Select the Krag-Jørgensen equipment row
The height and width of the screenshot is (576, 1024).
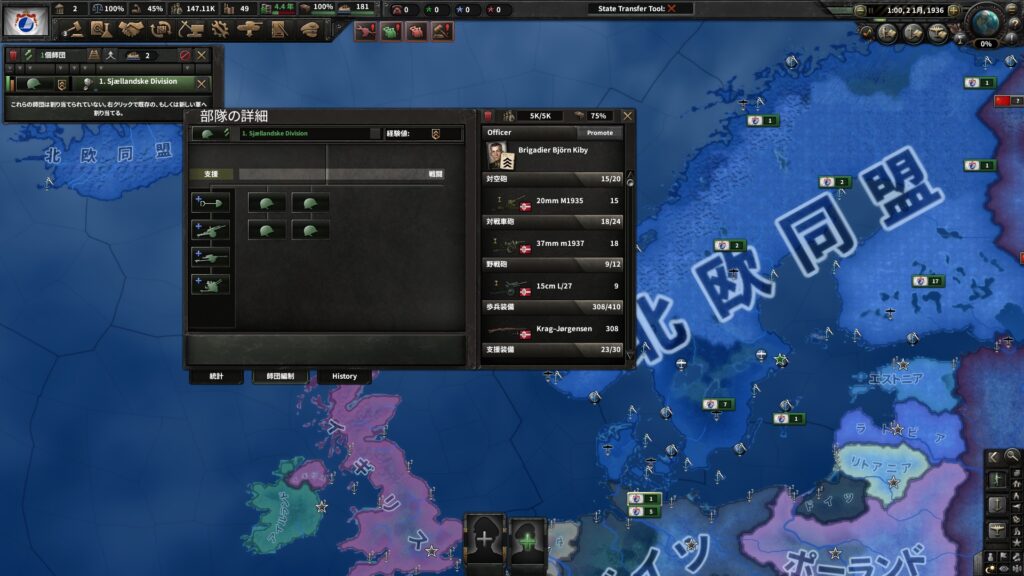point(552,329)
